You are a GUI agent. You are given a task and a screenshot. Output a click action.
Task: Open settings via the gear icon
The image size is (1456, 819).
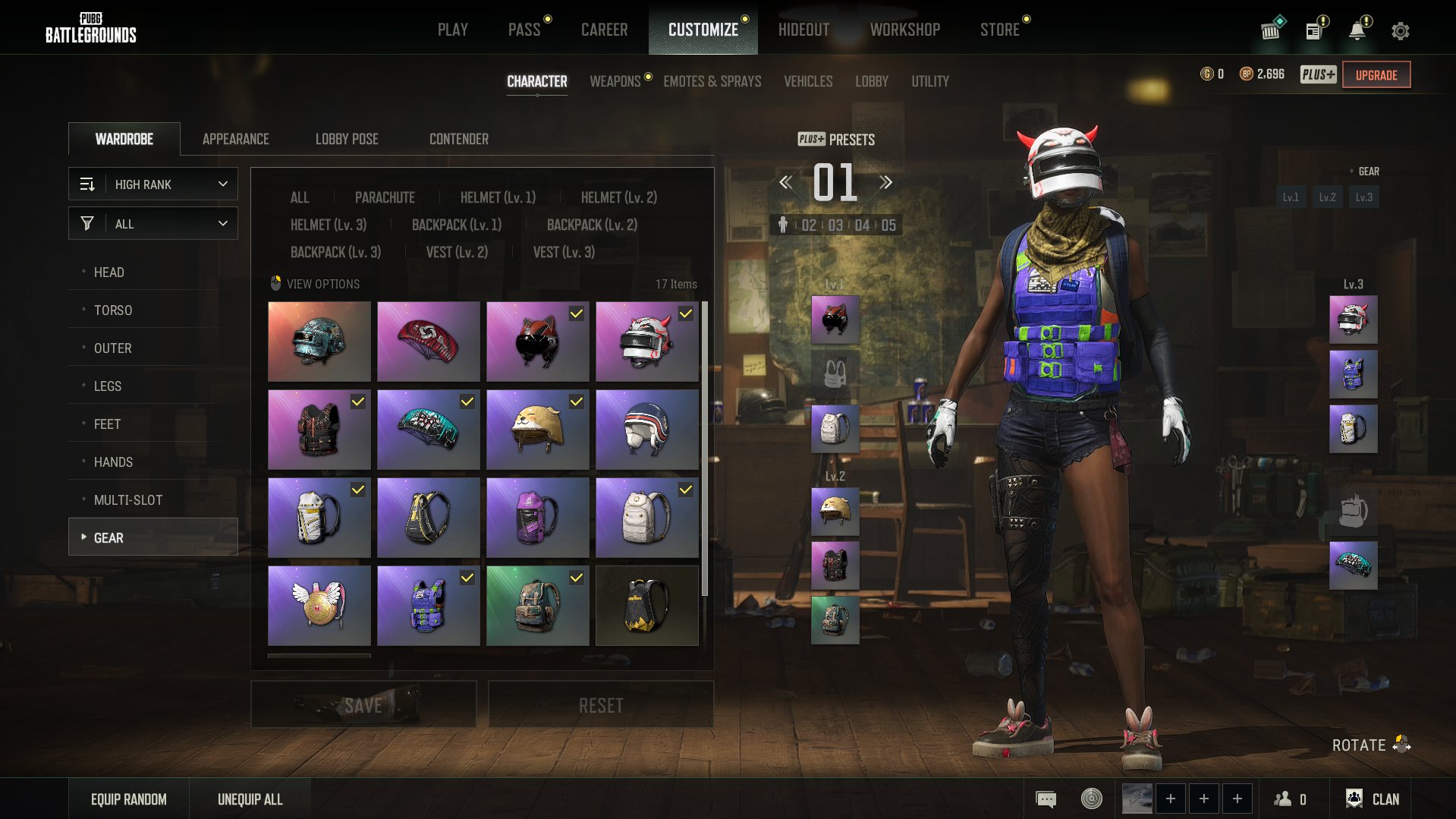(1400, 31)
